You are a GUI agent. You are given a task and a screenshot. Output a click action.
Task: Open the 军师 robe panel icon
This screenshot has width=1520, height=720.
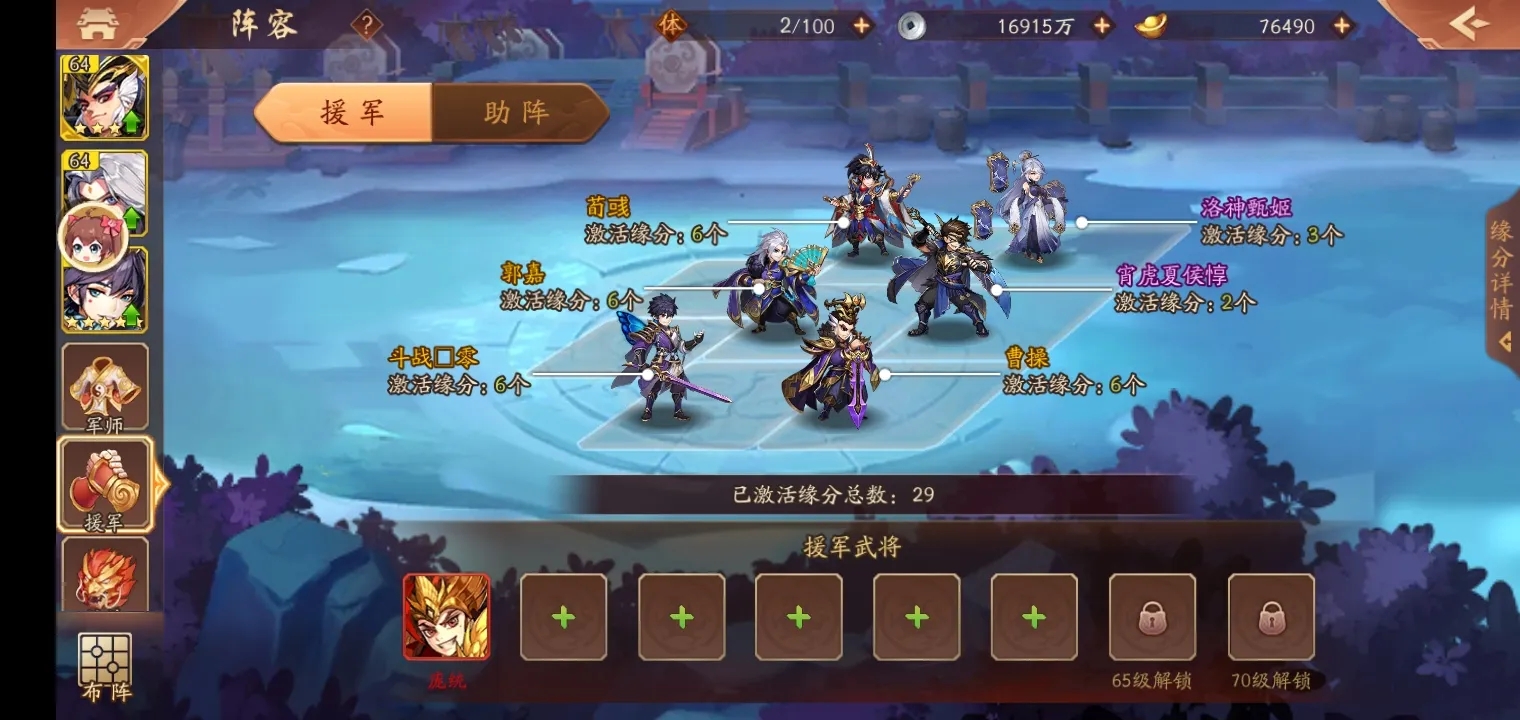(104, 385)
